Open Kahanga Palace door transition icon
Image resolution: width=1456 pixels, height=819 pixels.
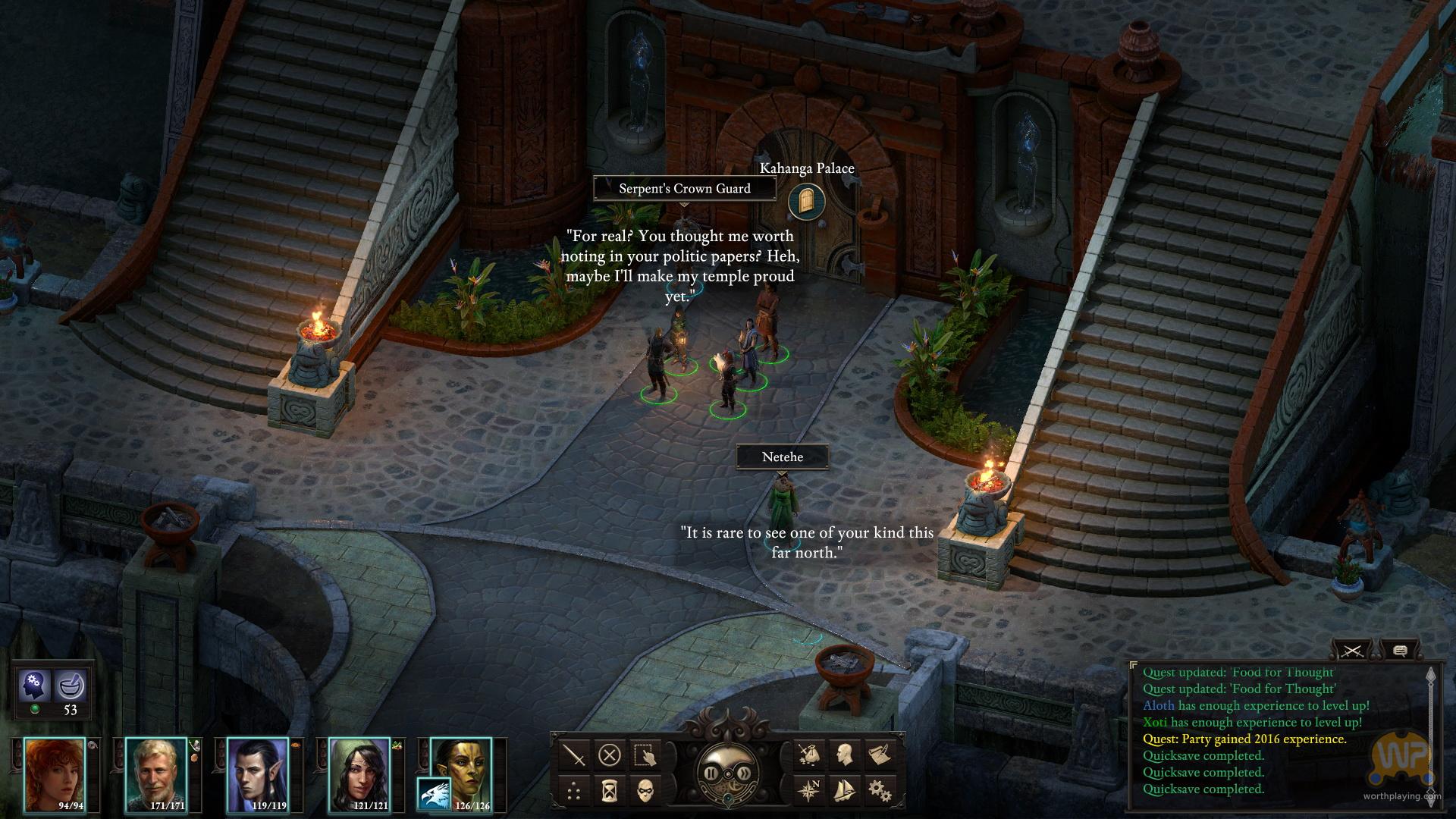pyautogui.click(x=805, y=201)
